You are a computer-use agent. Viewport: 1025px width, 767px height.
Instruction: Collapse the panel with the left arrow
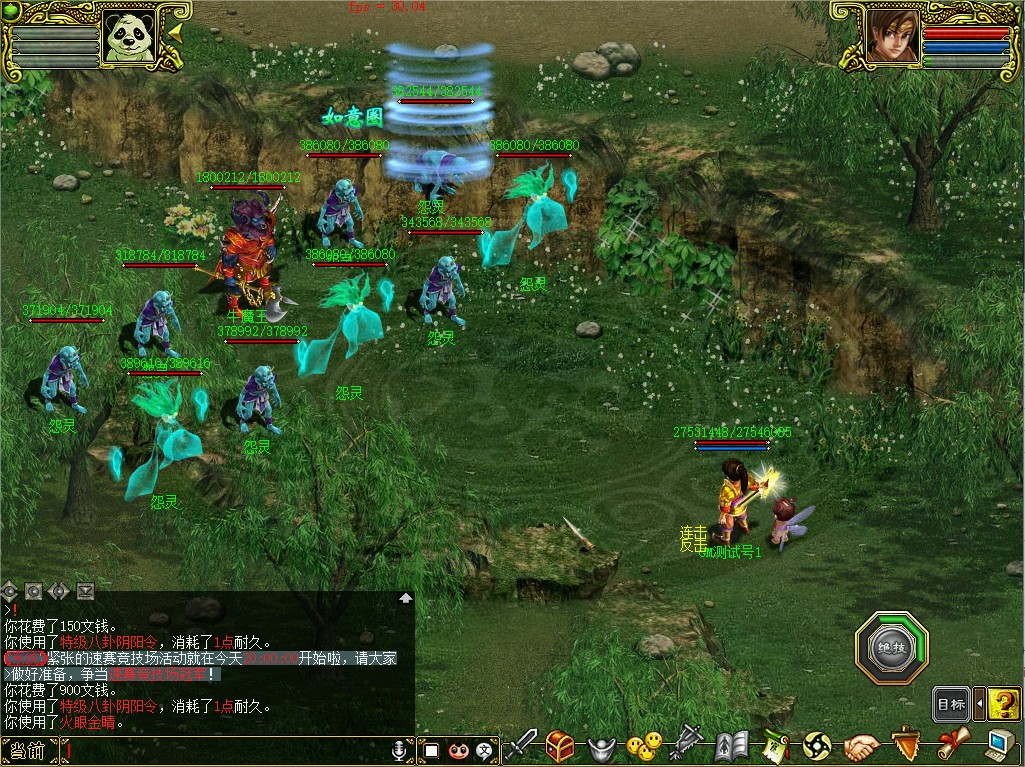point(979,704)
